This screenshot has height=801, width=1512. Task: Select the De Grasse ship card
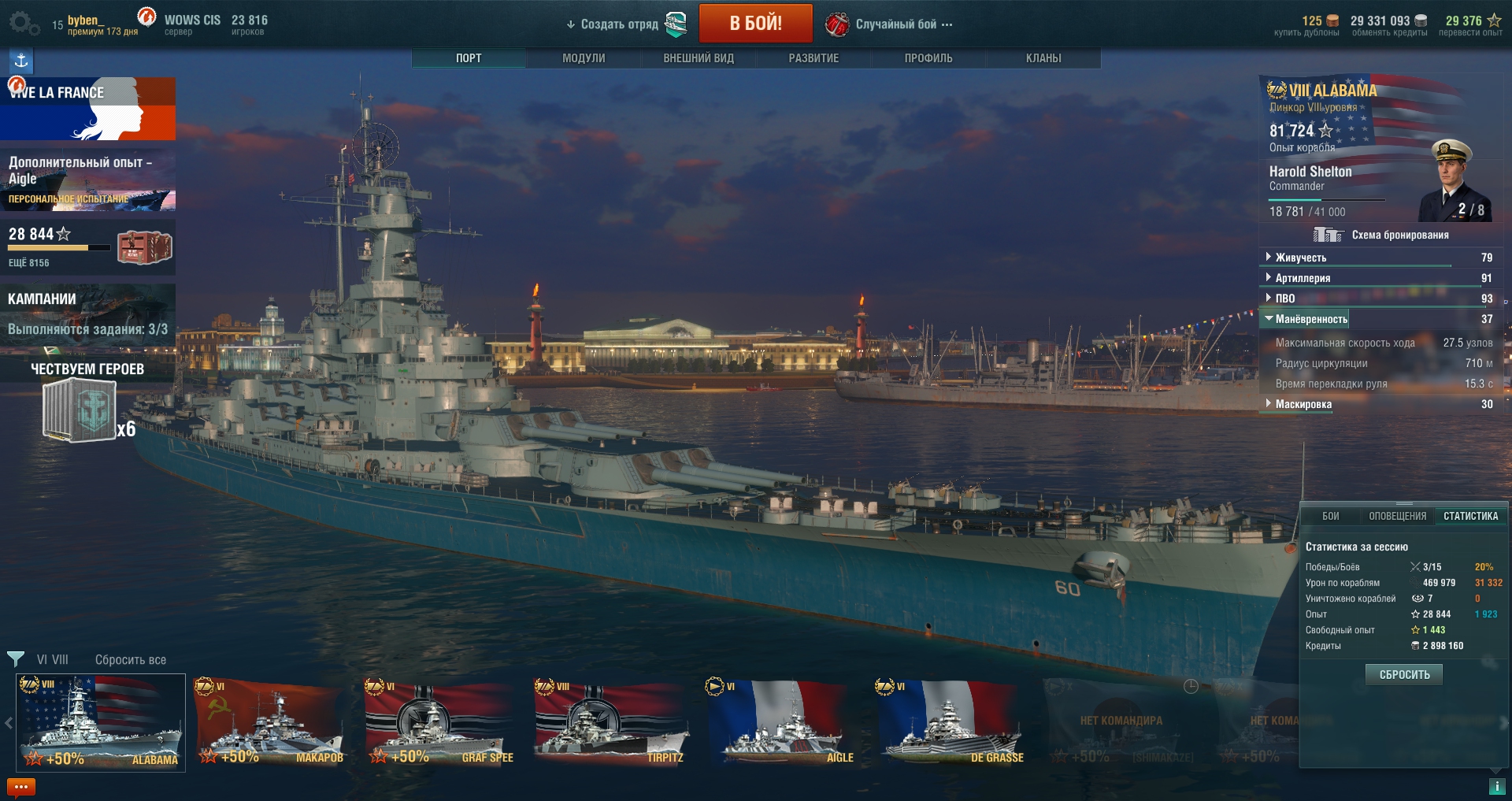[951, 723]
